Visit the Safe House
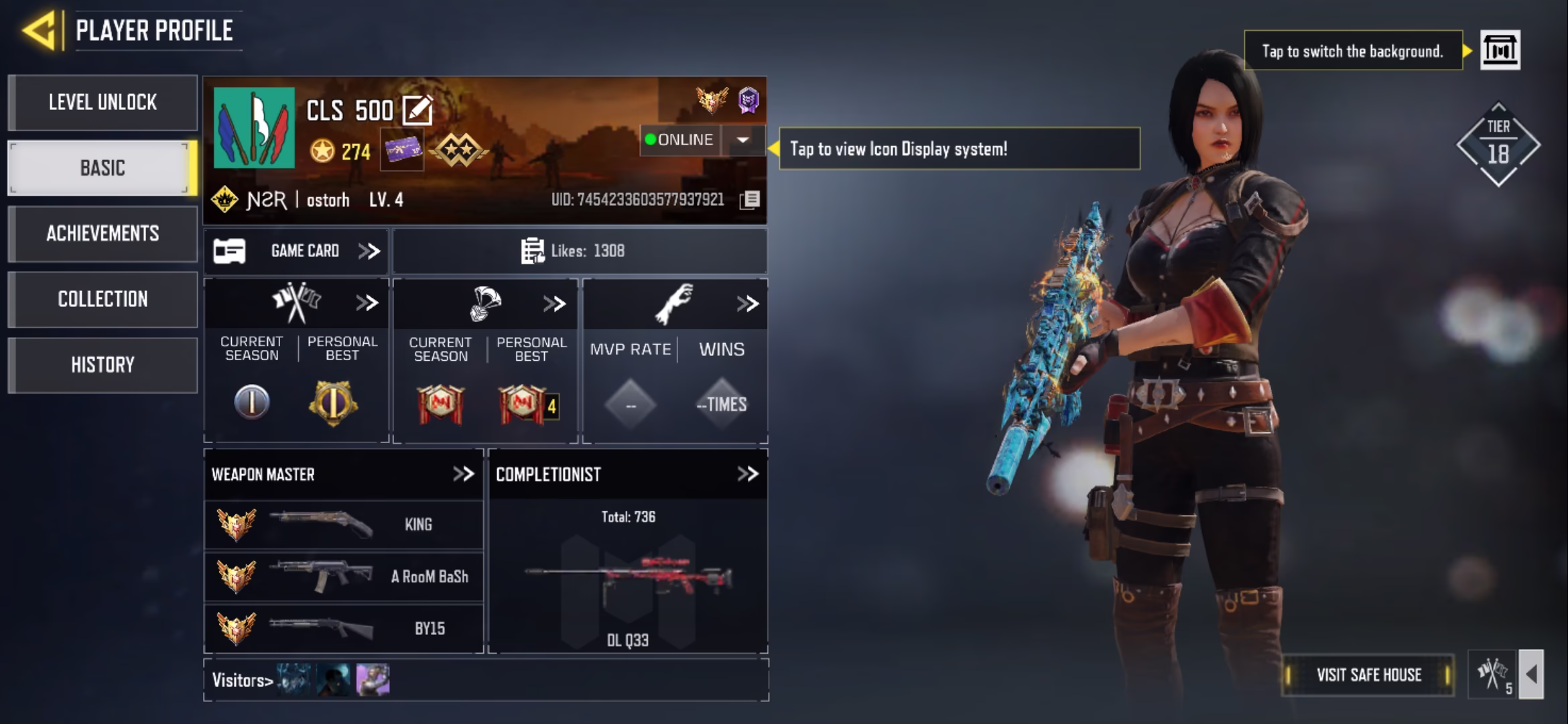Viewport: 1568px width, 724px height. tap(1368, 675)
